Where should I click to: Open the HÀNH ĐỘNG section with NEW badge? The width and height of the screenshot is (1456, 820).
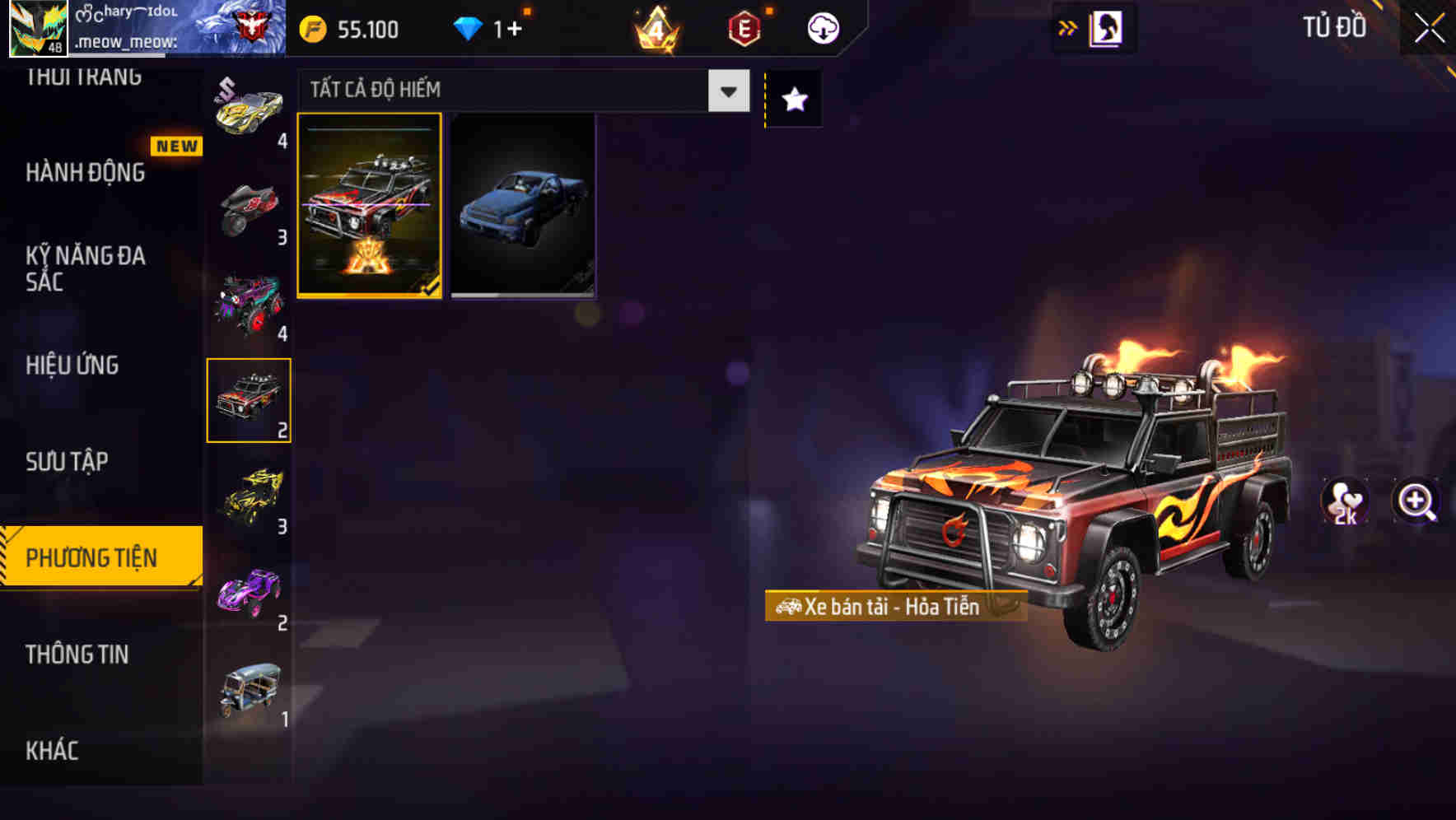click(x=85, y=173)
